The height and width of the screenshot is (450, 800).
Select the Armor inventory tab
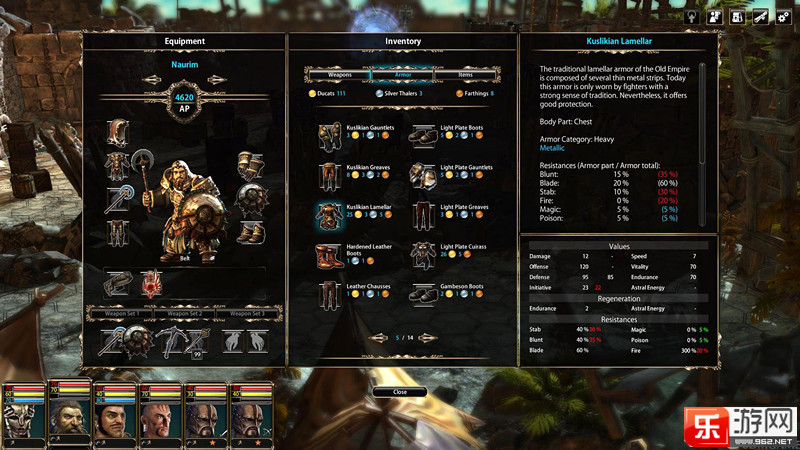(x=401, y=74)
